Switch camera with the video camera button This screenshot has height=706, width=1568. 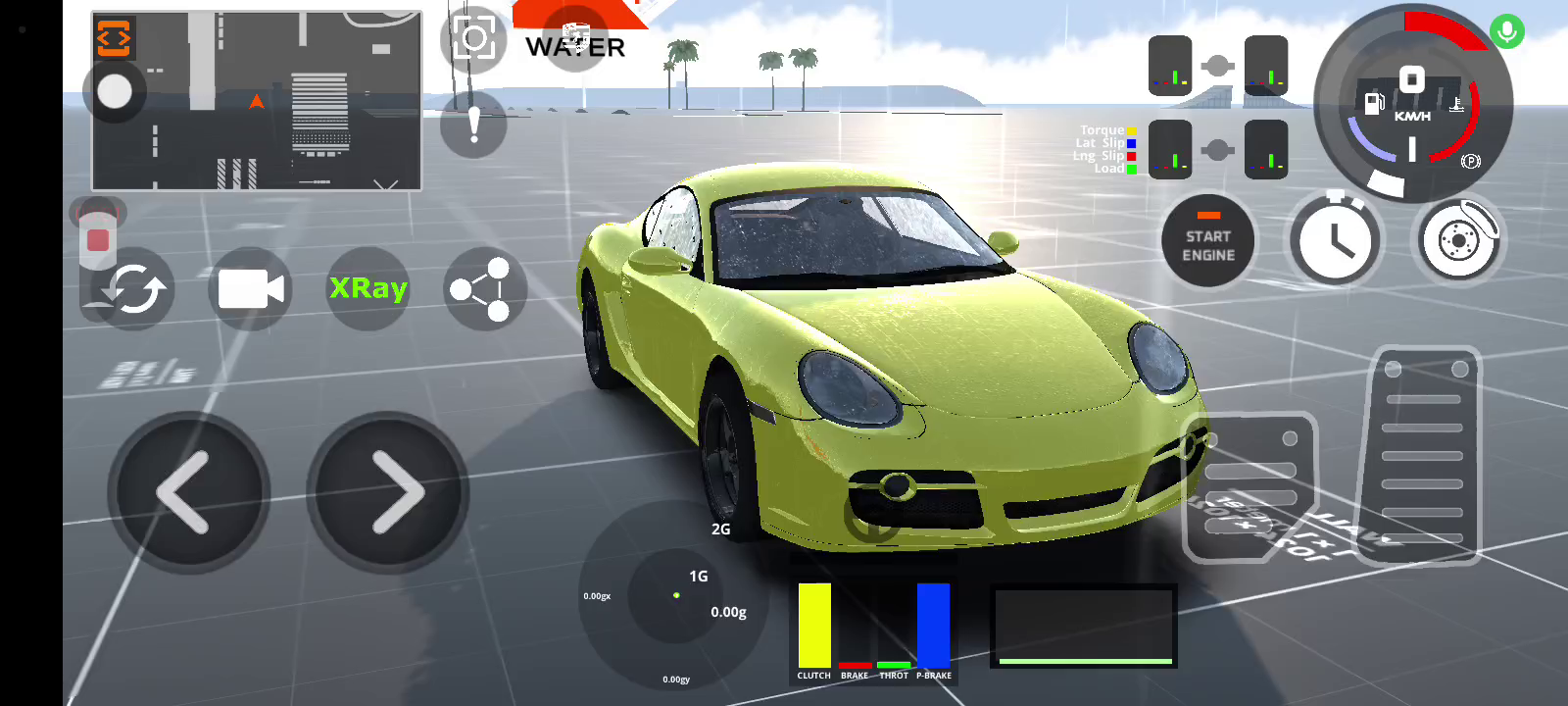250,289
